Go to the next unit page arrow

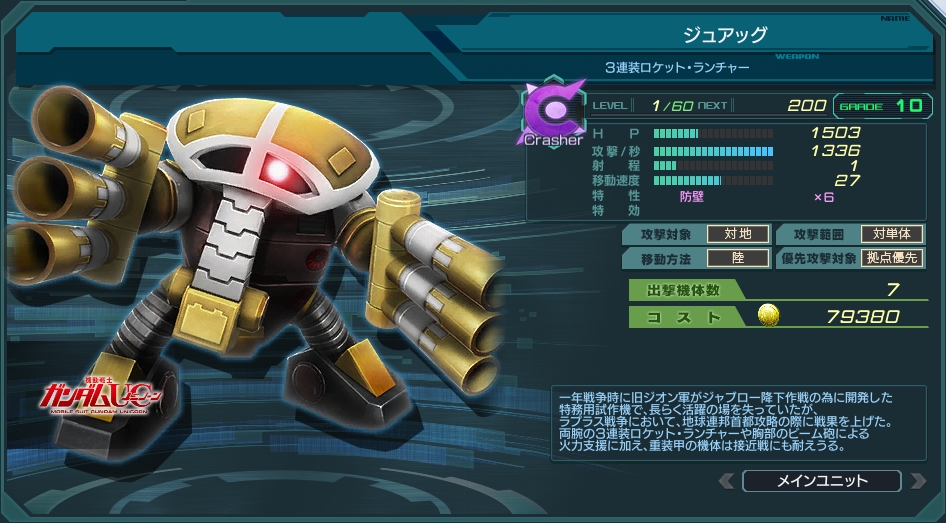point(917,481)
